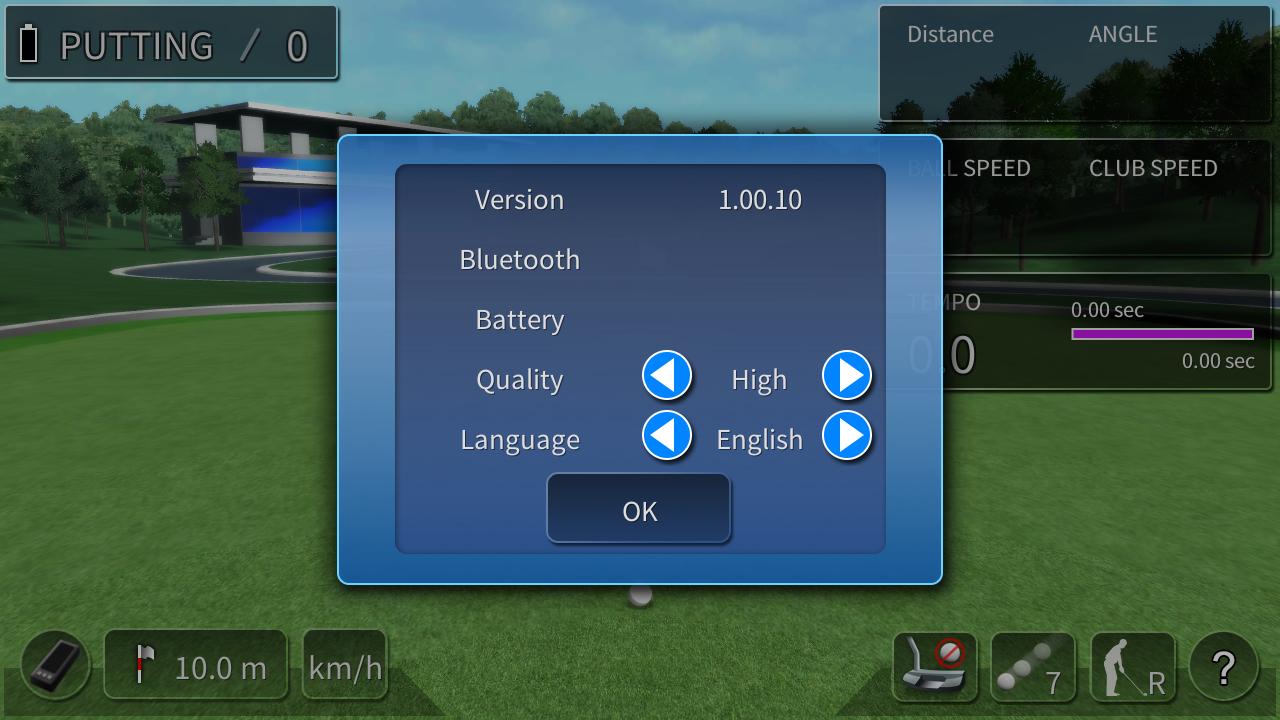The image size is (1280, 720).
Task: Tap the putter club icon
Action: [933, 666]
